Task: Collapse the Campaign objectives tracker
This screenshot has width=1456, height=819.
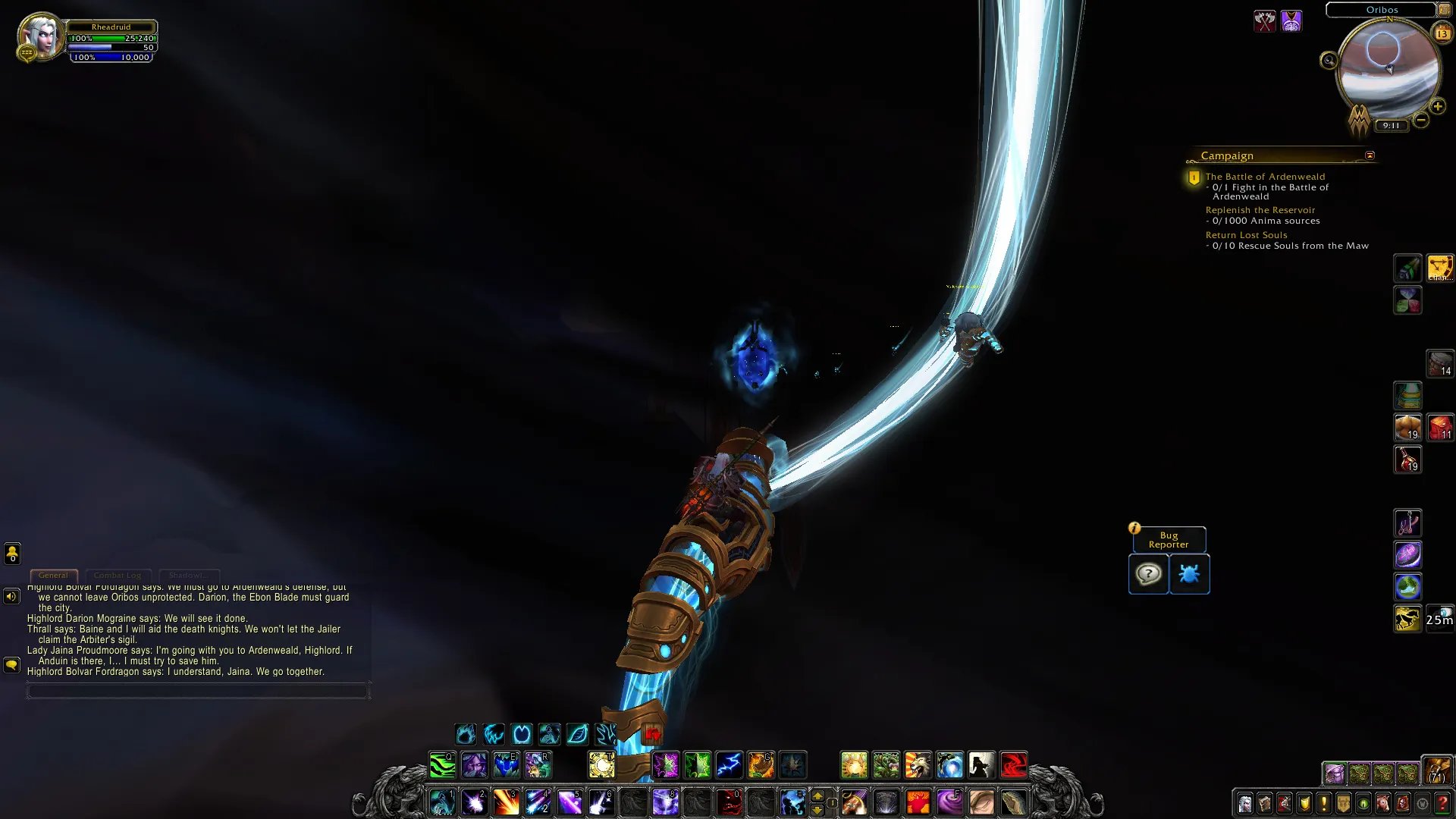Action: 1370,155
